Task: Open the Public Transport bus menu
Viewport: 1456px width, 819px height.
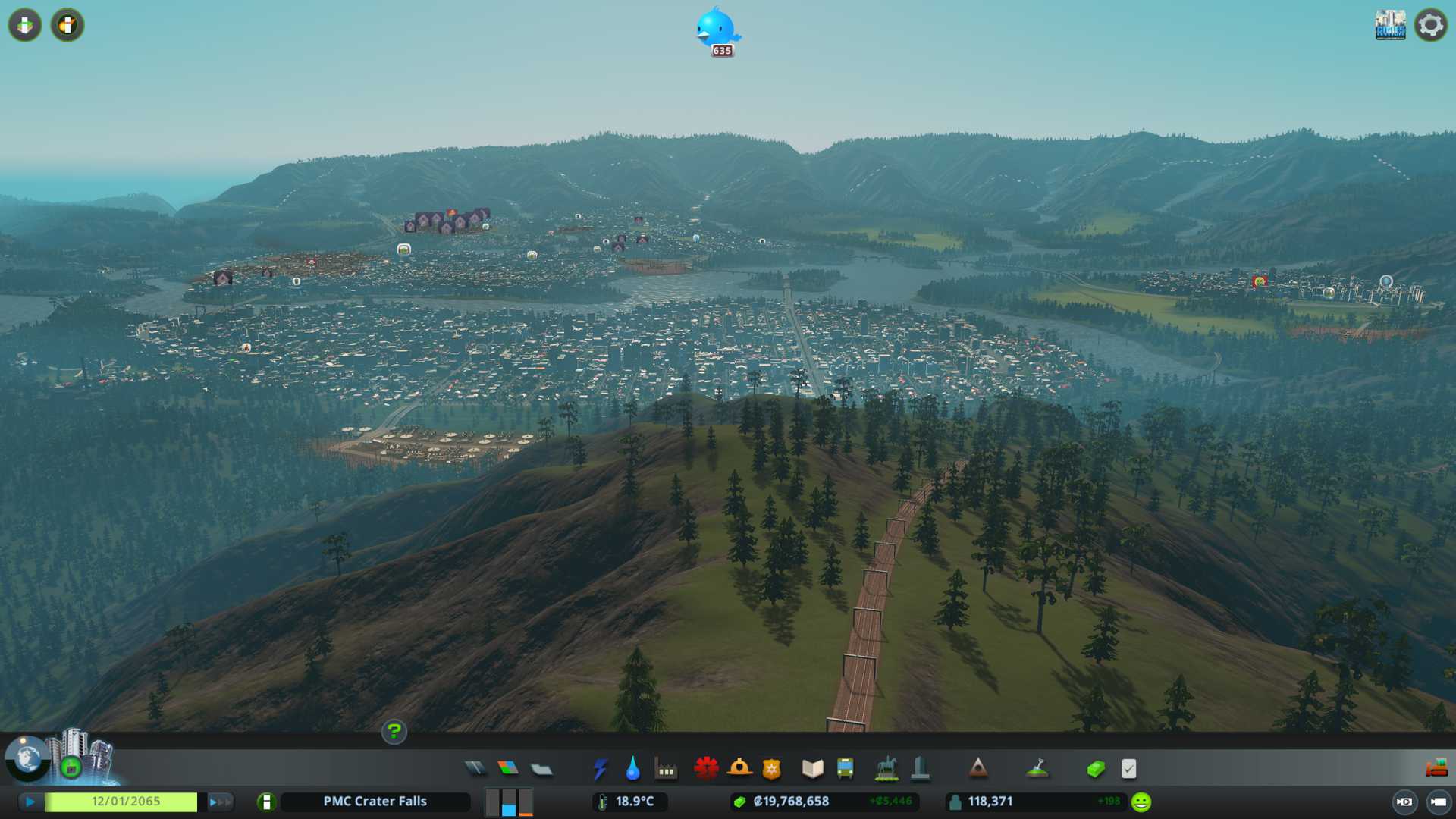Action: click(845, 769)
